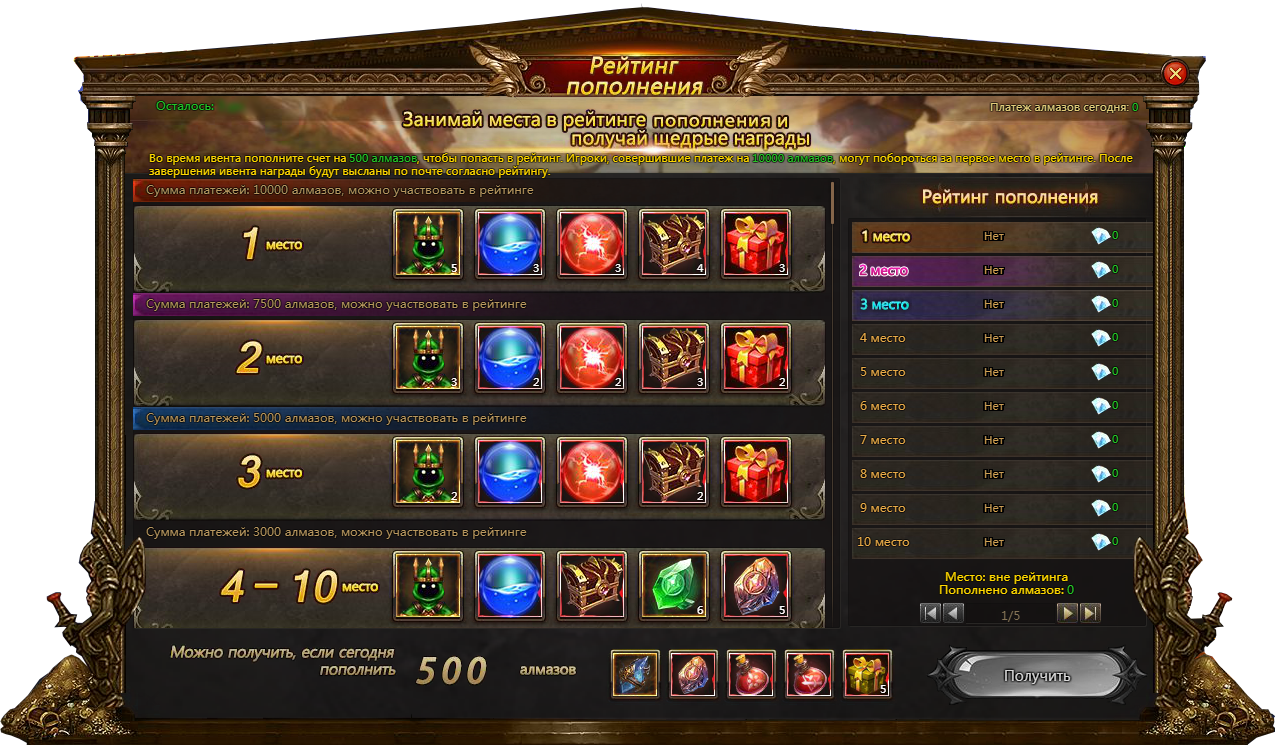
Task: Select the 3 место row in the ranking list
Action: 1000,304
